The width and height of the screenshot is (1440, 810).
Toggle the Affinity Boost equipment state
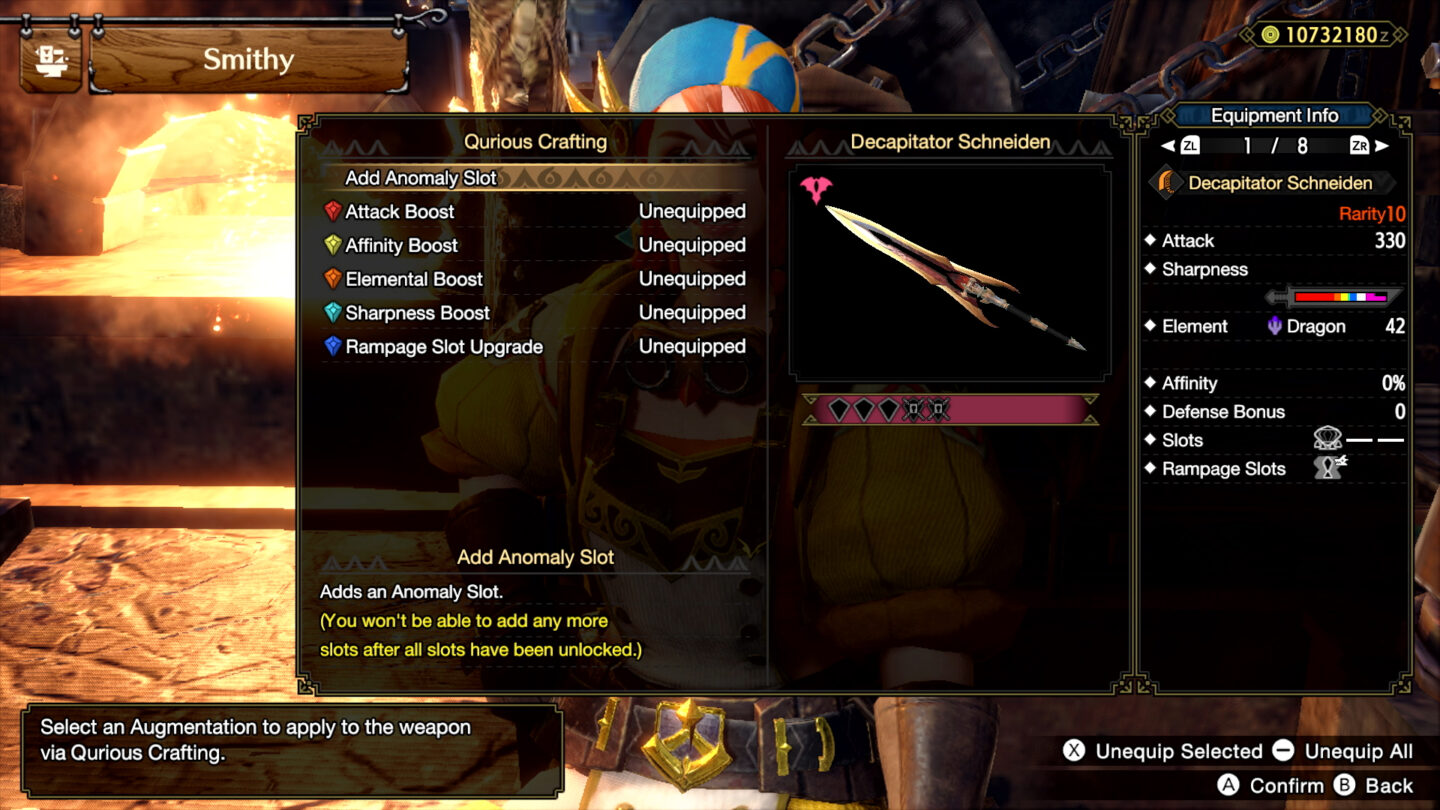694,245
